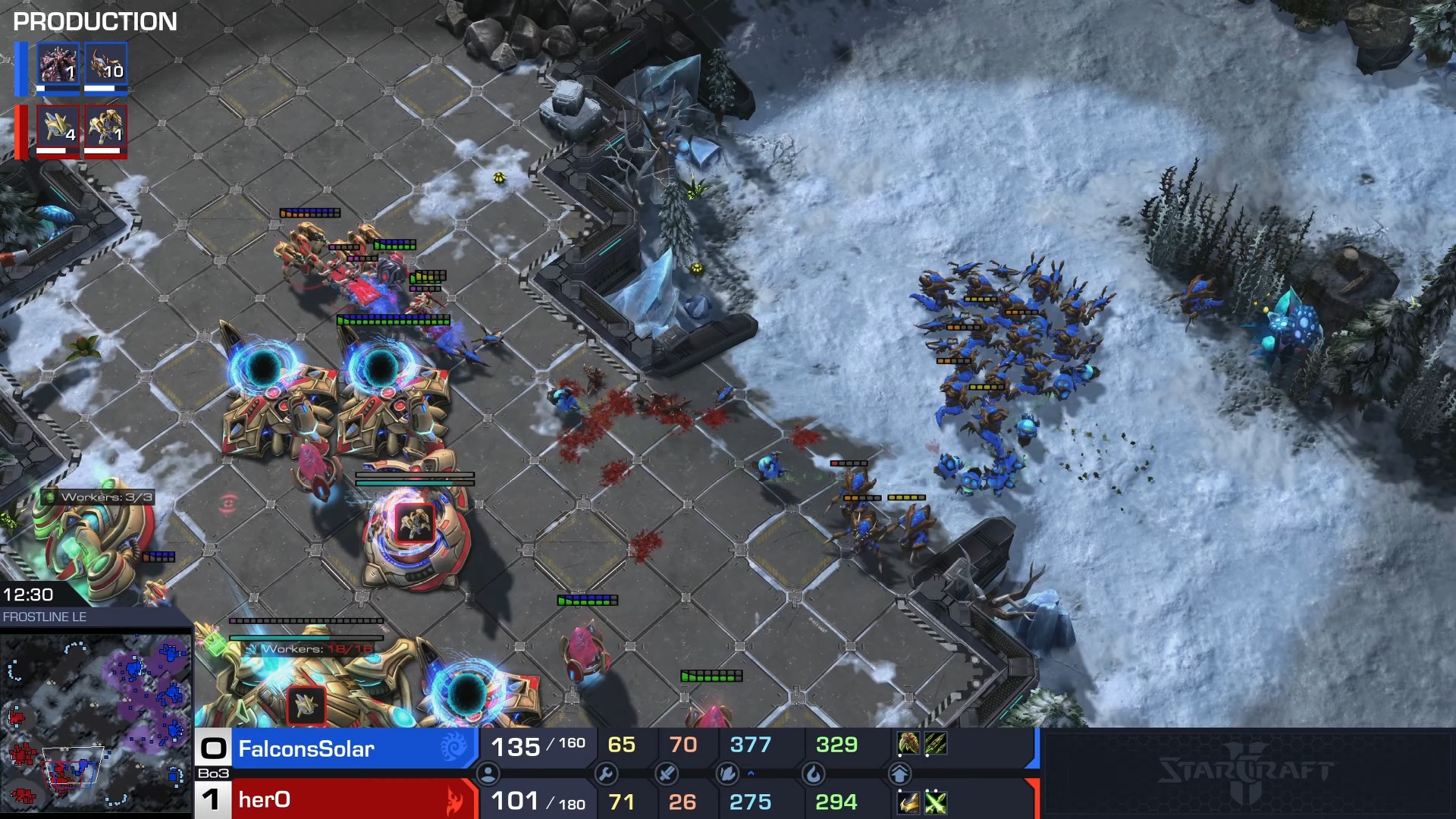Click the wrench icon between the scores

(606, 773)
